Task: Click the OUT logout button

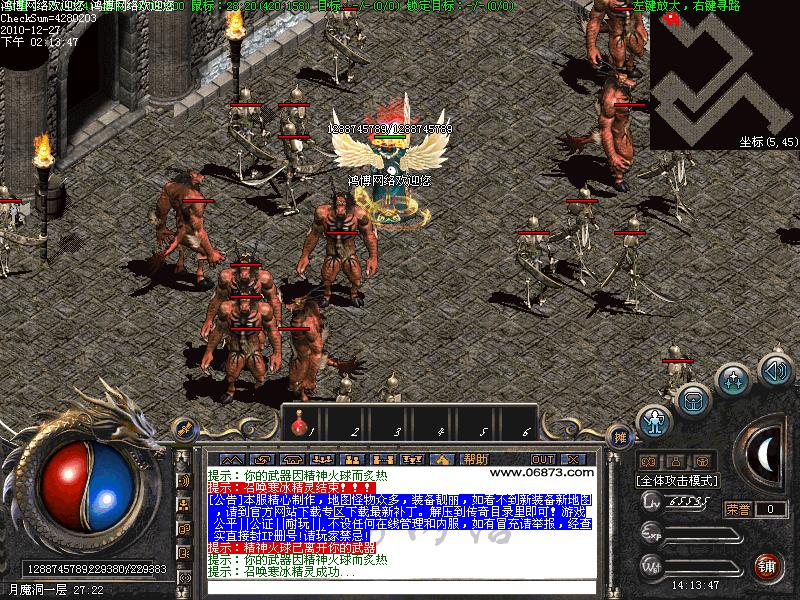Action: click(x=543, y=459)
